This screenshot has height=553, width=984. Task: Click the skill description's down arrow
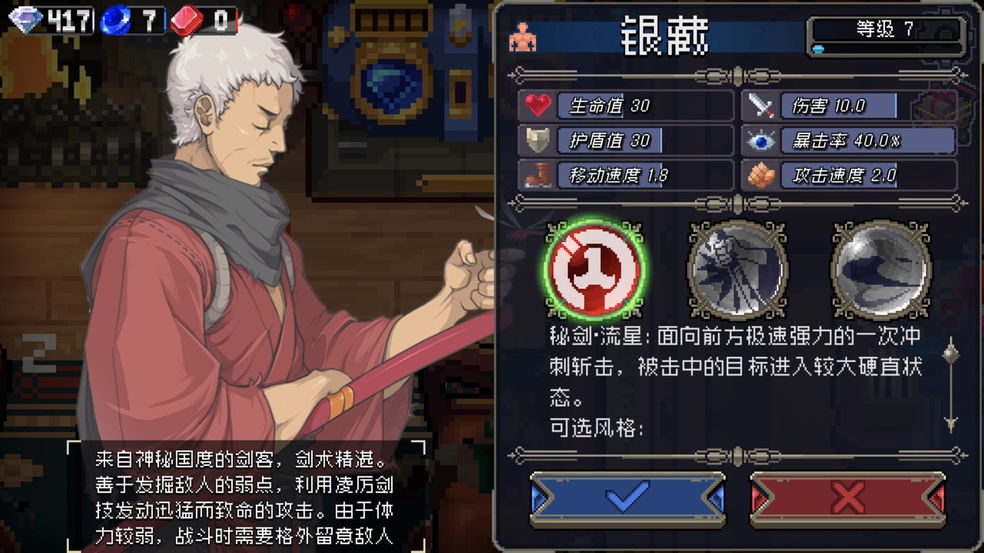click(950, 422)
